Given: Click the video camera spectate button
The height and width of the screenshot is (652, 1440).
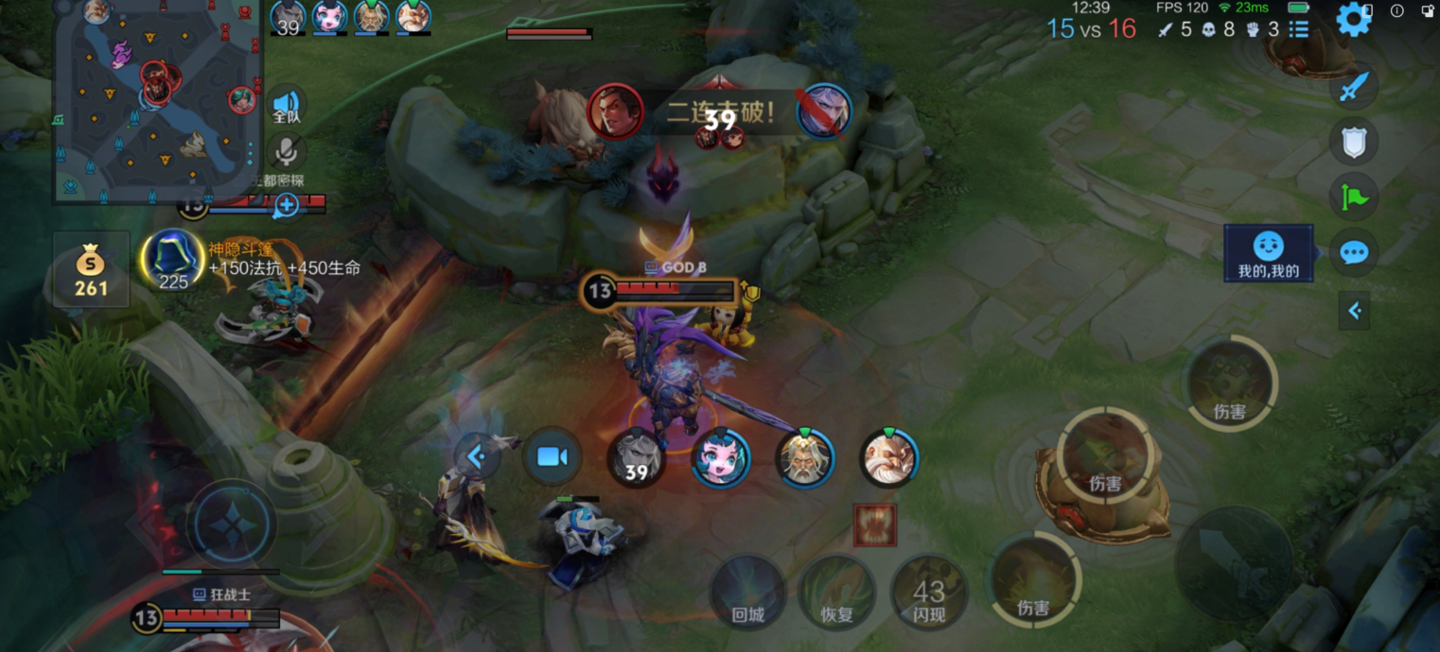Looking at the screenshot, I should click(552, 457).
